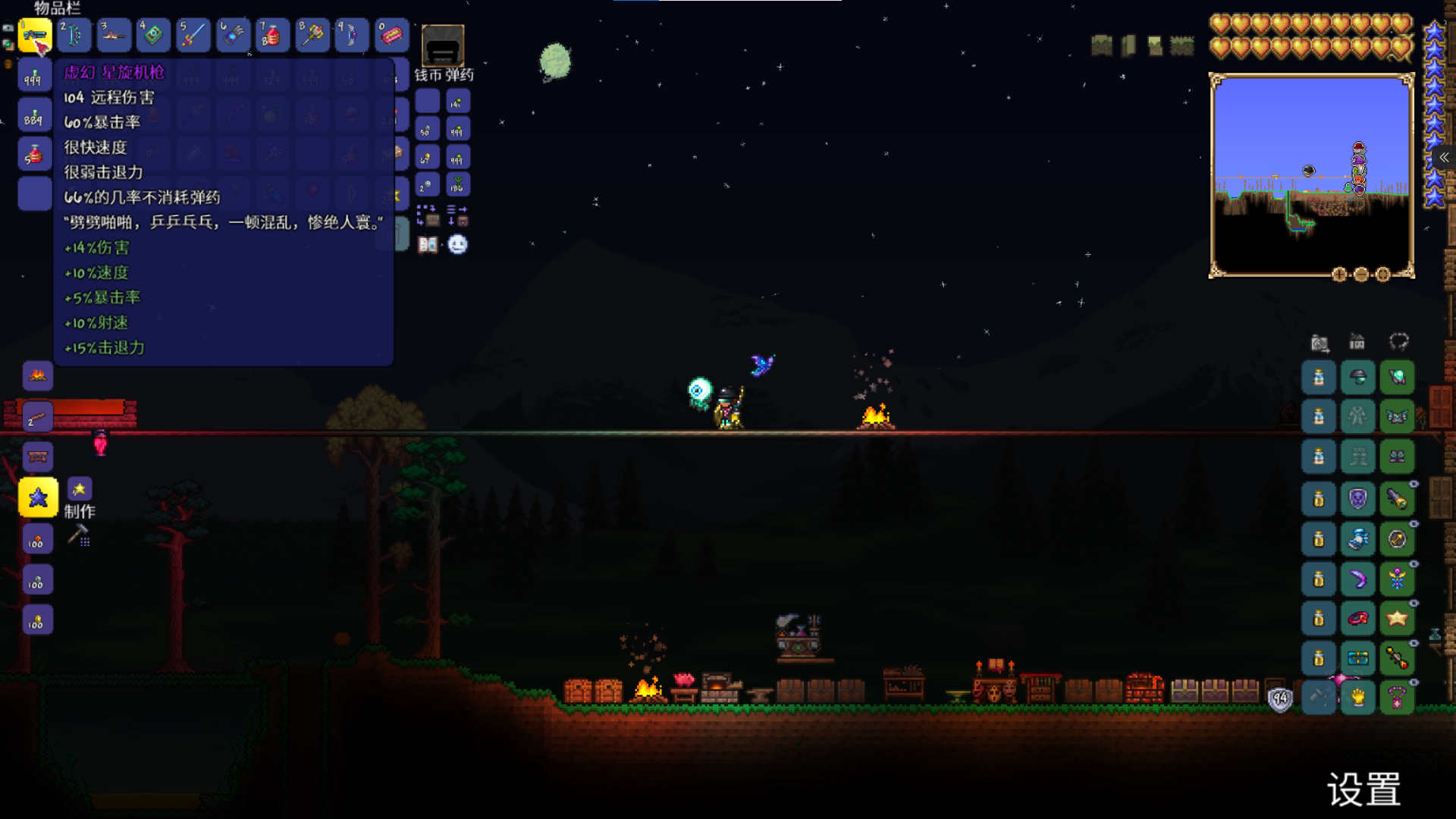
Task: Select the campfire crafting recipe
Action: tap(37, 375)
